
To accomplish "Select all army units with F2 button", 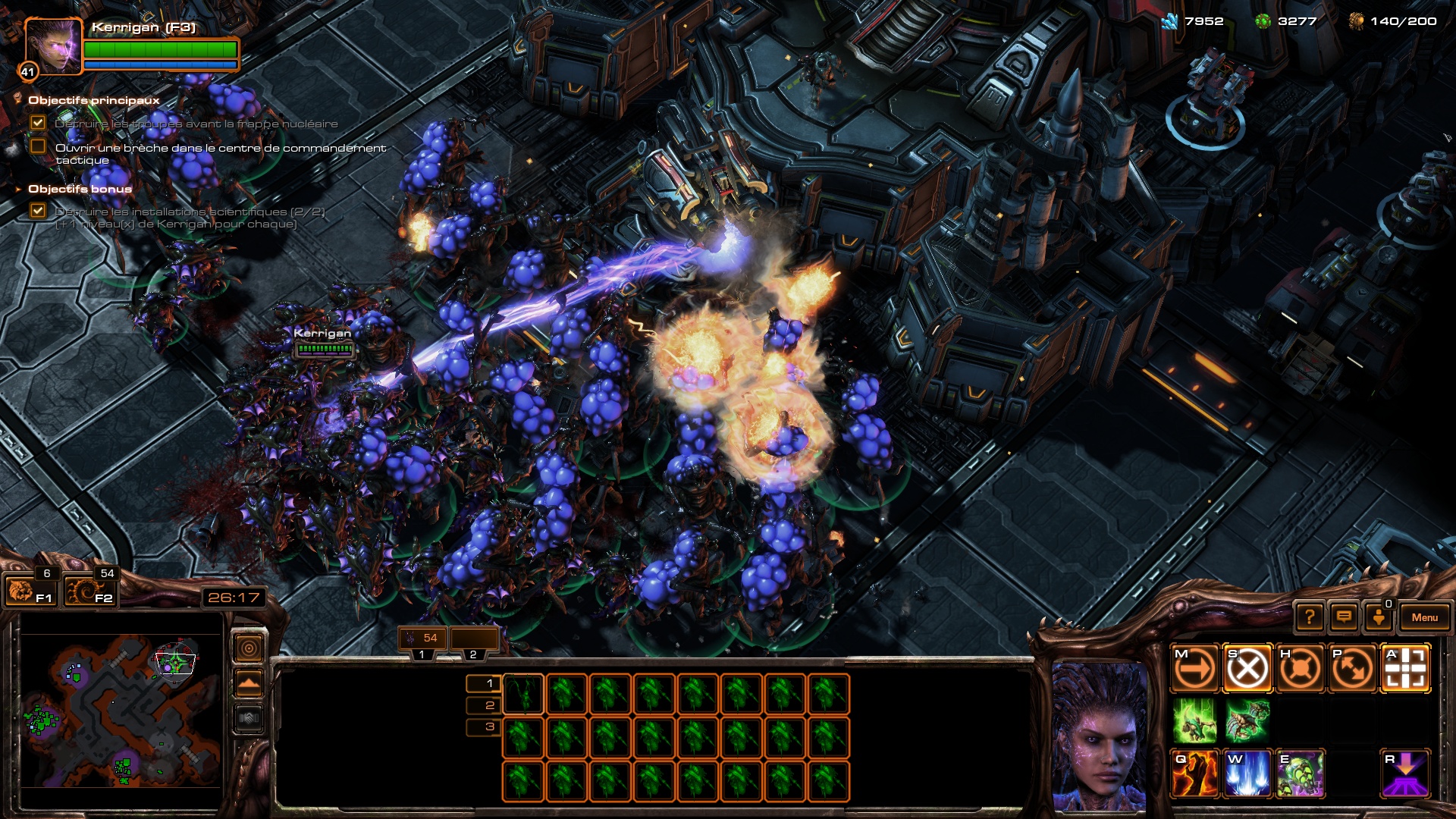I will point(89,591).
